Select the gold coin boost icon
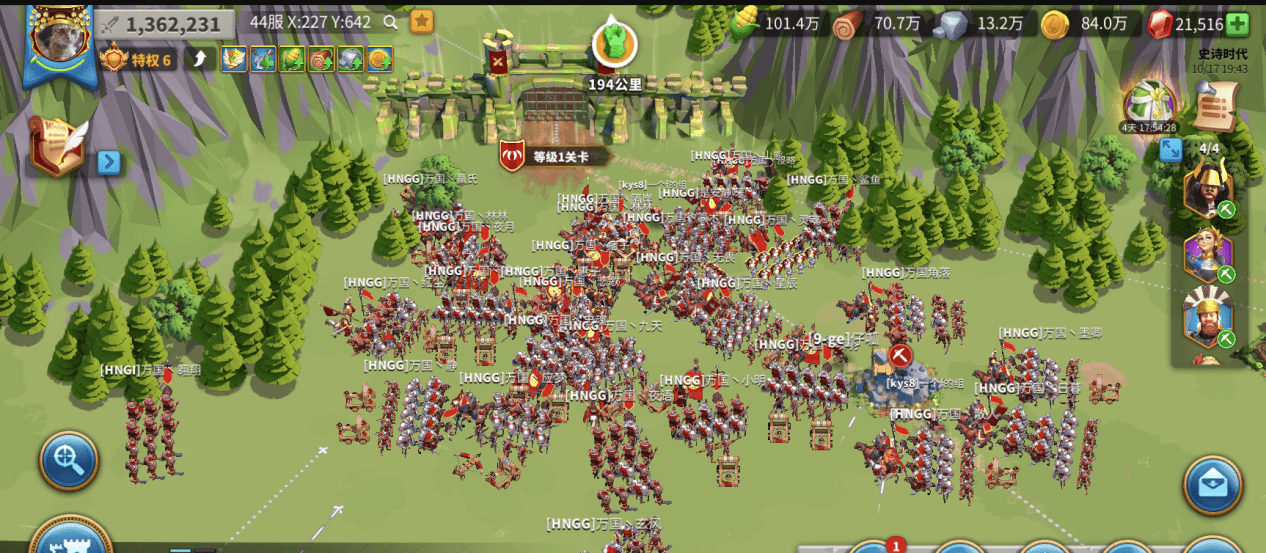 [x=379, y=59]
